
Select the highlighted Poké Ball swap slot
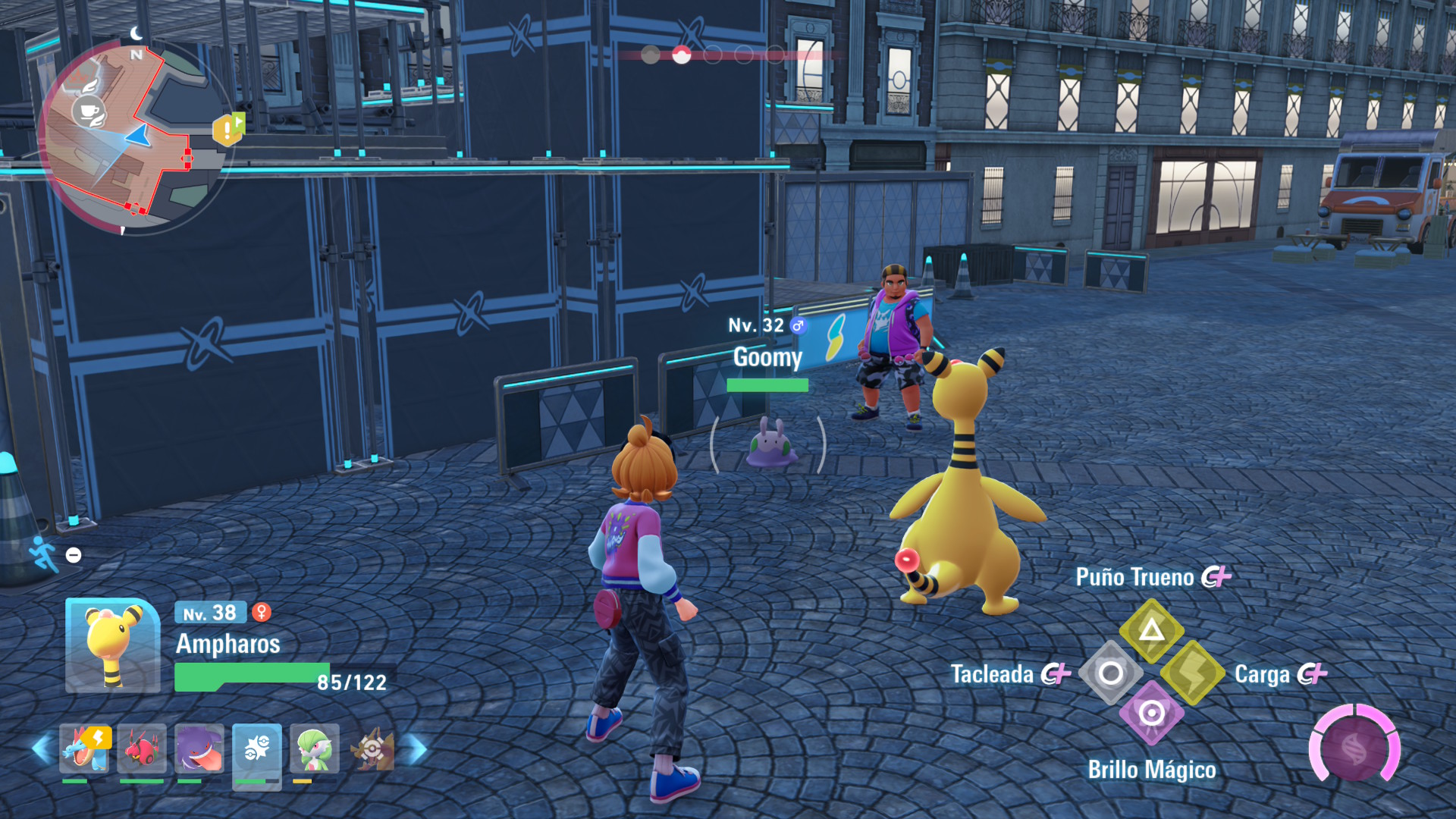256,751
